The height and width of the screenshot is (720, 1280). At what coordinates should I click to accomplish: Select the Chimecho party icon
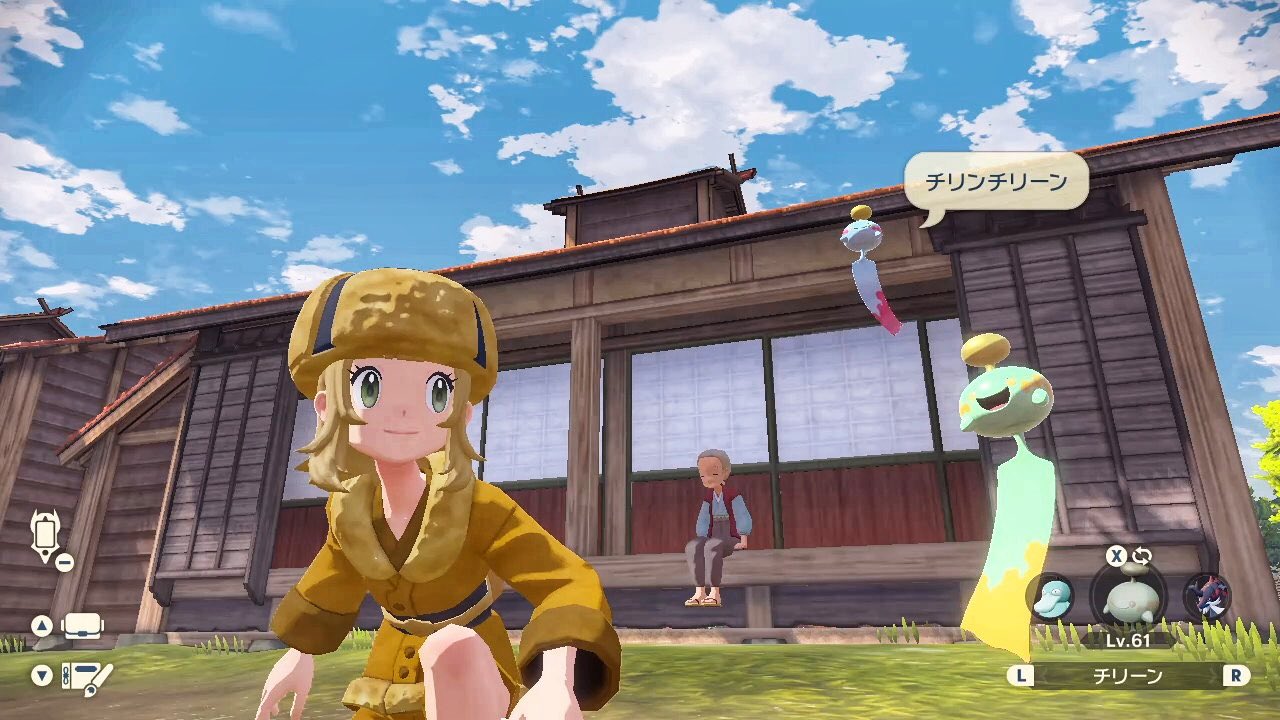click(x=1128, y=598)
